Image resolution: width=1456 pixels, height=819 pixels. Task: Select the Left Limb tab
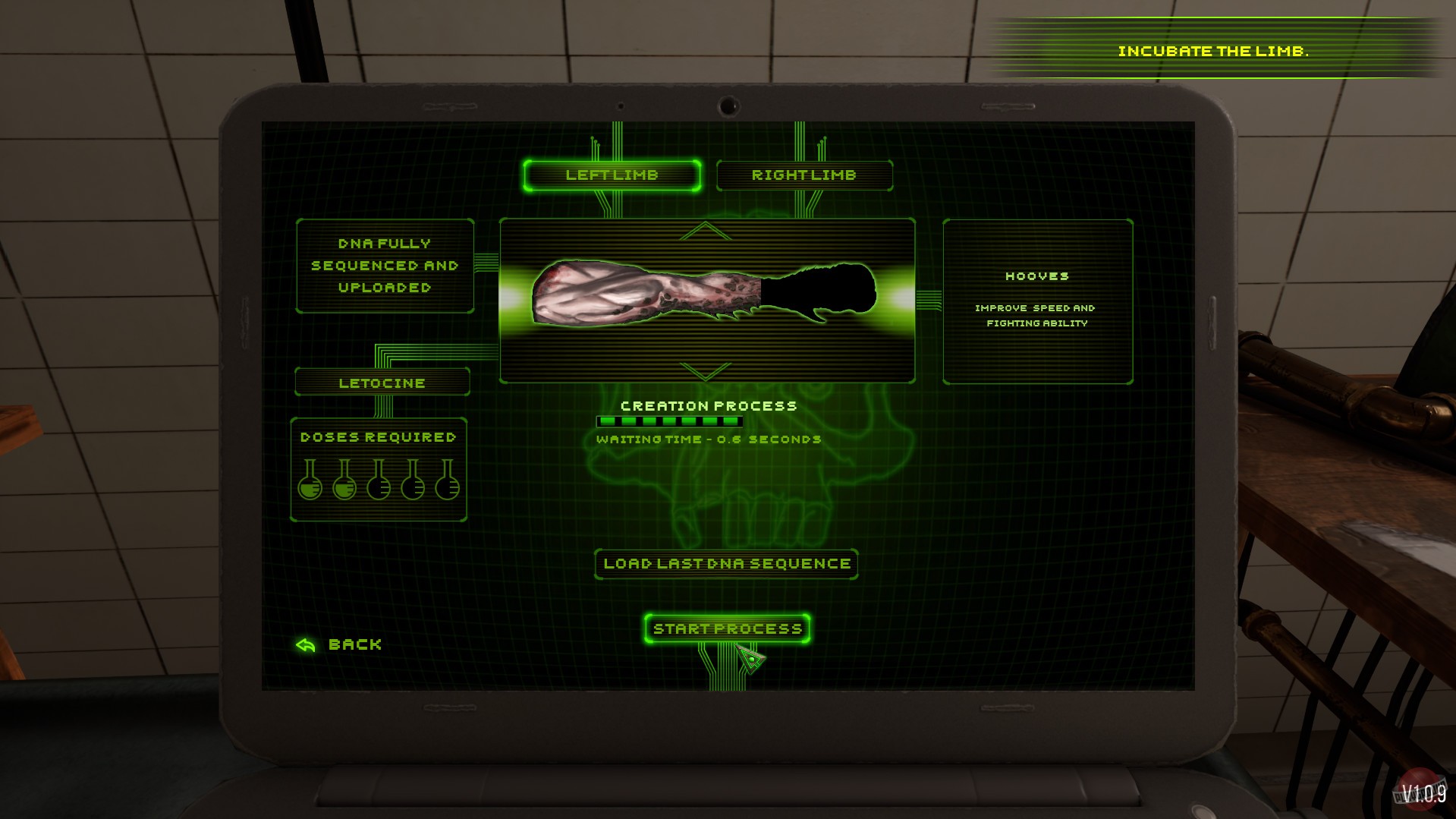[612, 175]
